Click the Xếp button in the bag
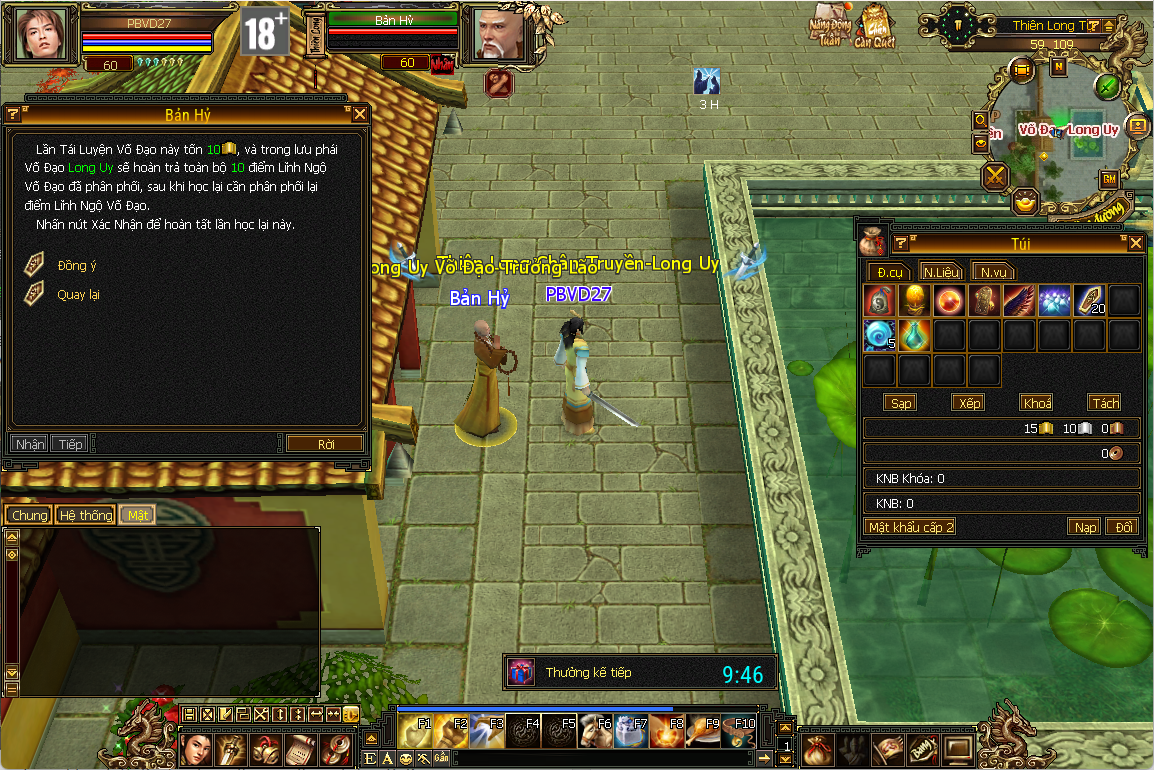Viewport: 1154px width, 770px height. [x=969, y=403]
